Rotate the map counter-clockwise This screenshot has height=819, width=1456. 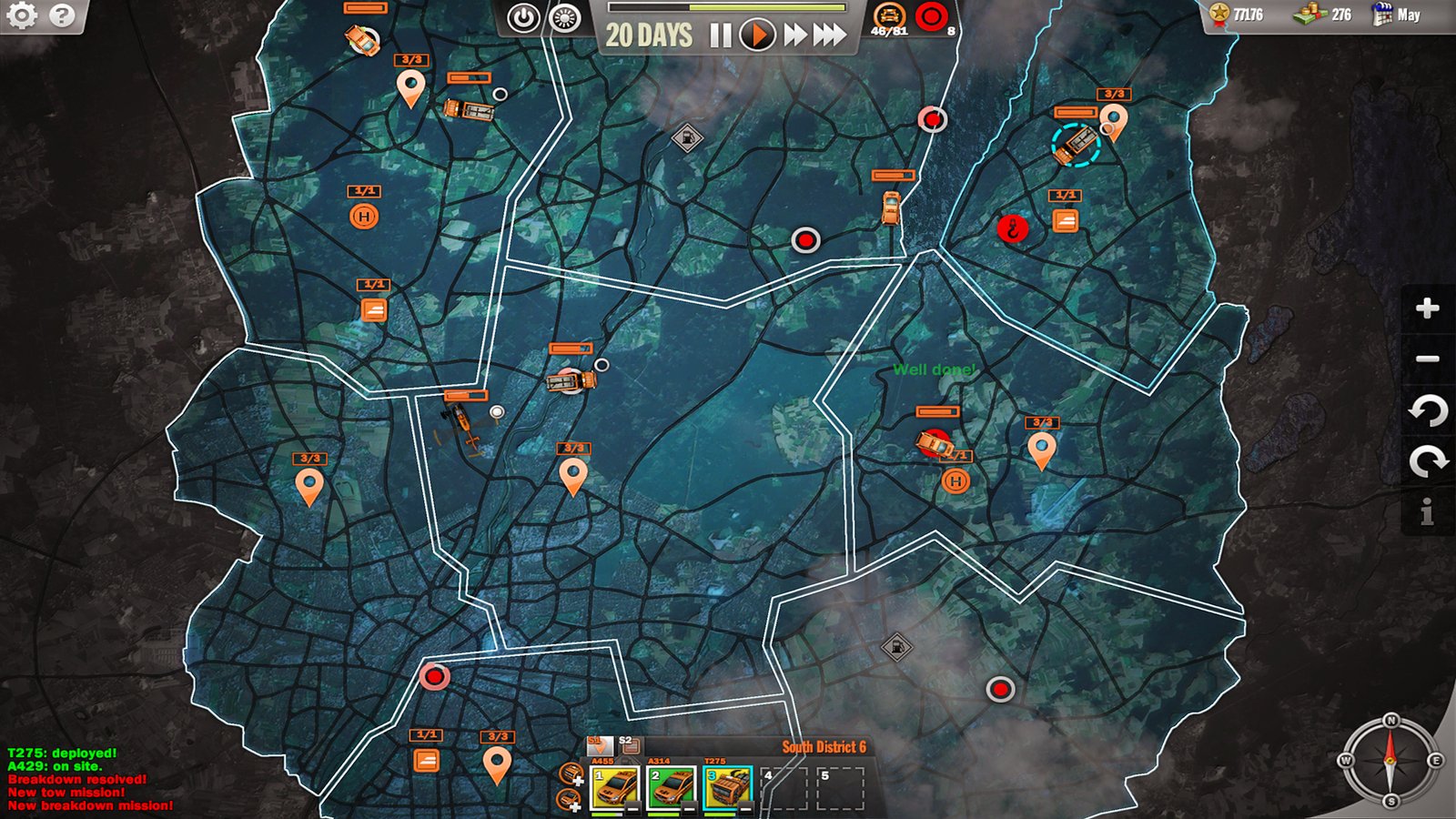(x=1427, y=411)
